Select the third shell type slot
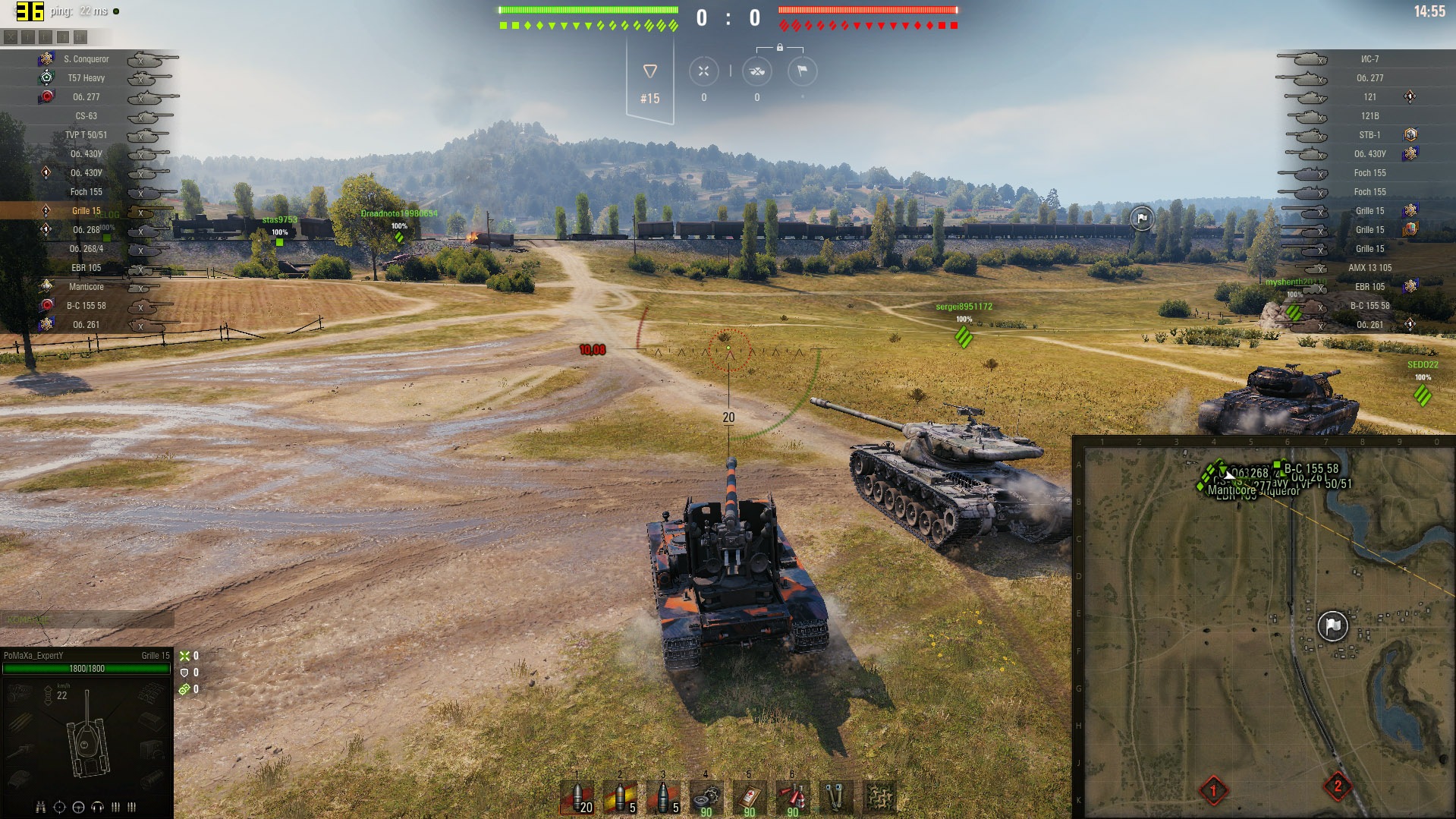Screen dimensions: 1456x819 coord(663,798)
